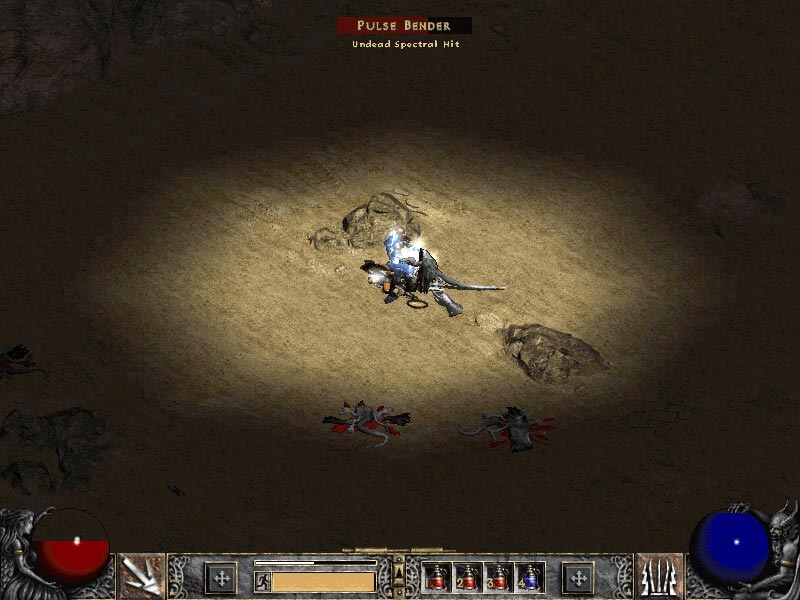Click the cross button beside the run toggle
Screen dimensions: 800x600
(221, 577)
